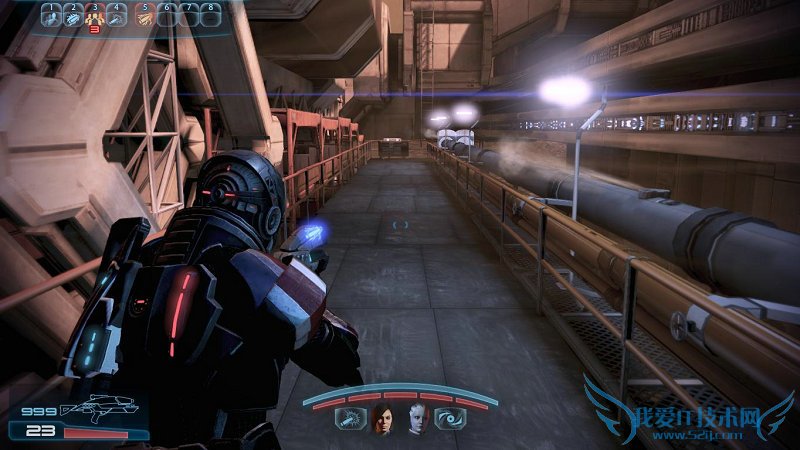Screen dimensions: 800x450
Task: Select the red-haired squadmate portrait
Action: (x=383, y=420)
